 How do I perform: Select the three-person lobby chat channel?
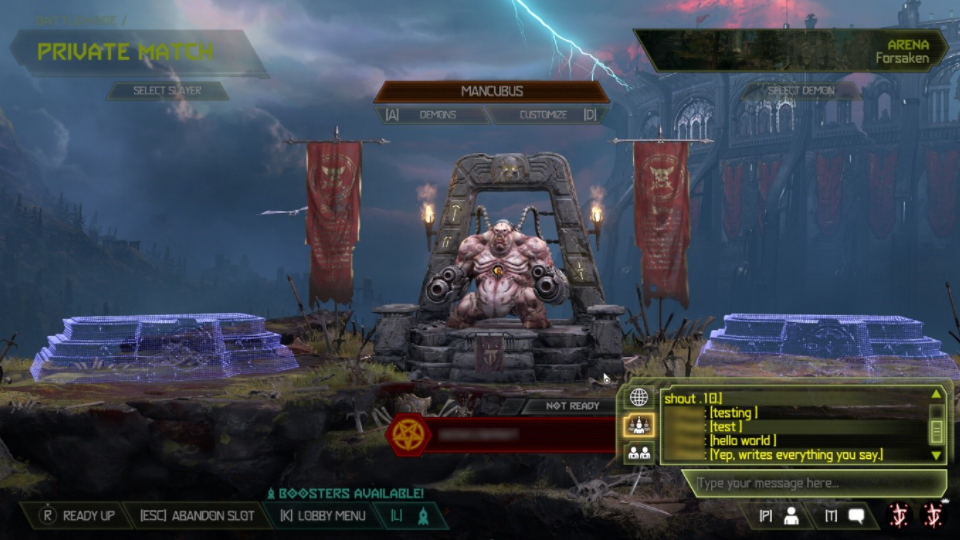pos(639,425)
